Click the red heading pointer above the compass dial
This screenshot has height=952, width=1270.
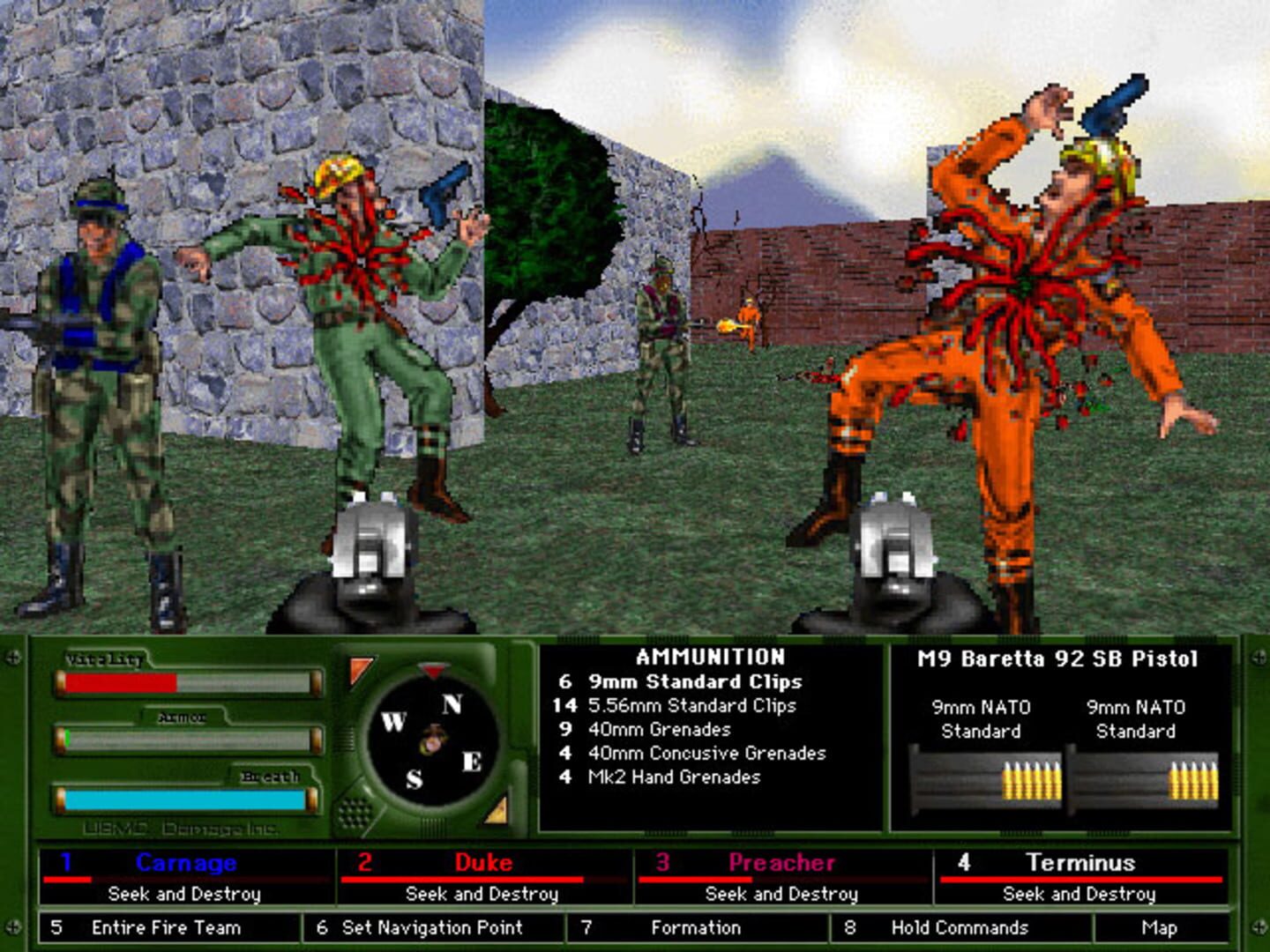431,668
